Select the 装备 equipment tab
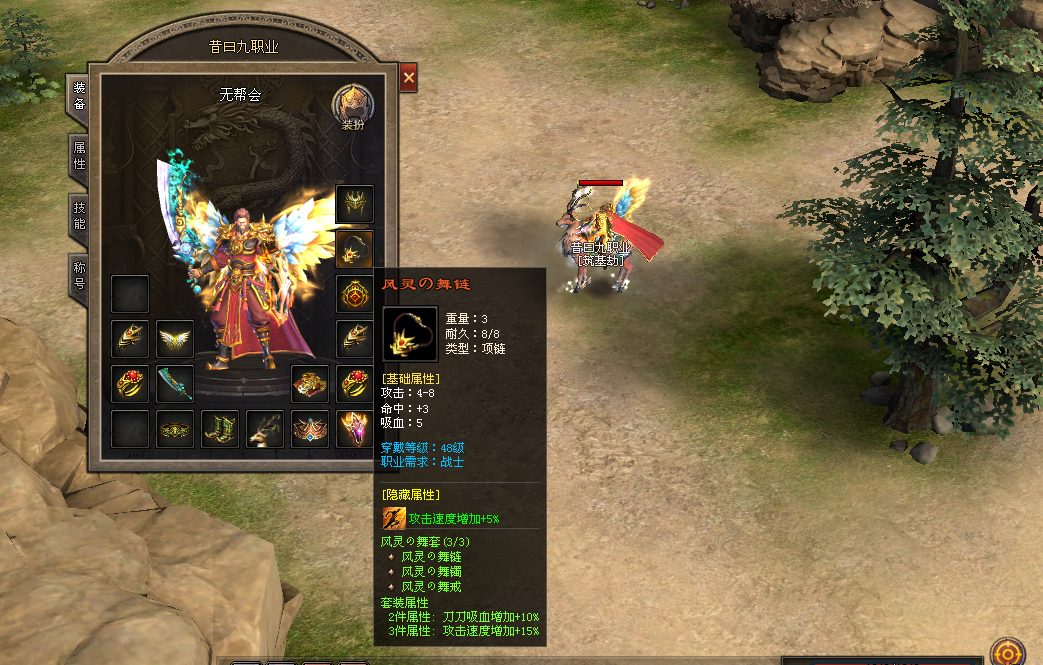Viewport: 1043px width, 665px height. click(79, 96)
